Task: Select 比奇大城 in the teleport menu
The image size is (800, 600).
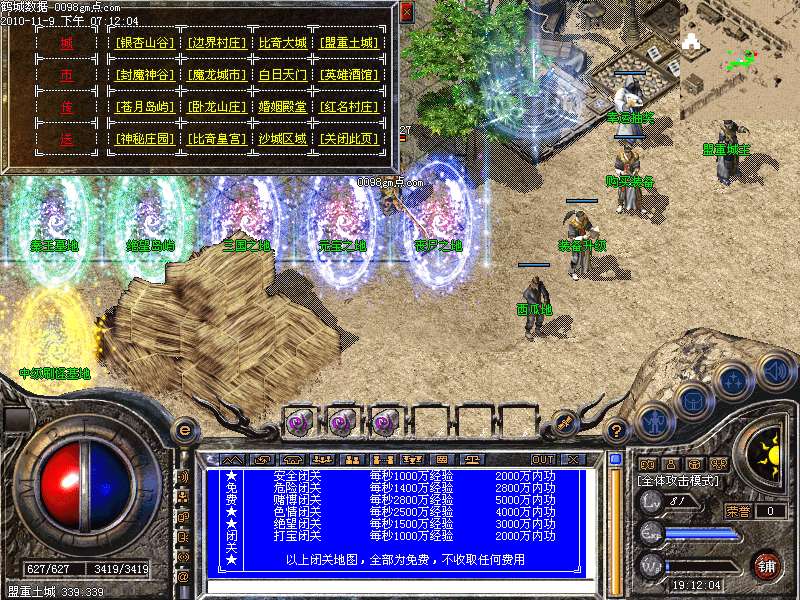Action: [283, 43]
